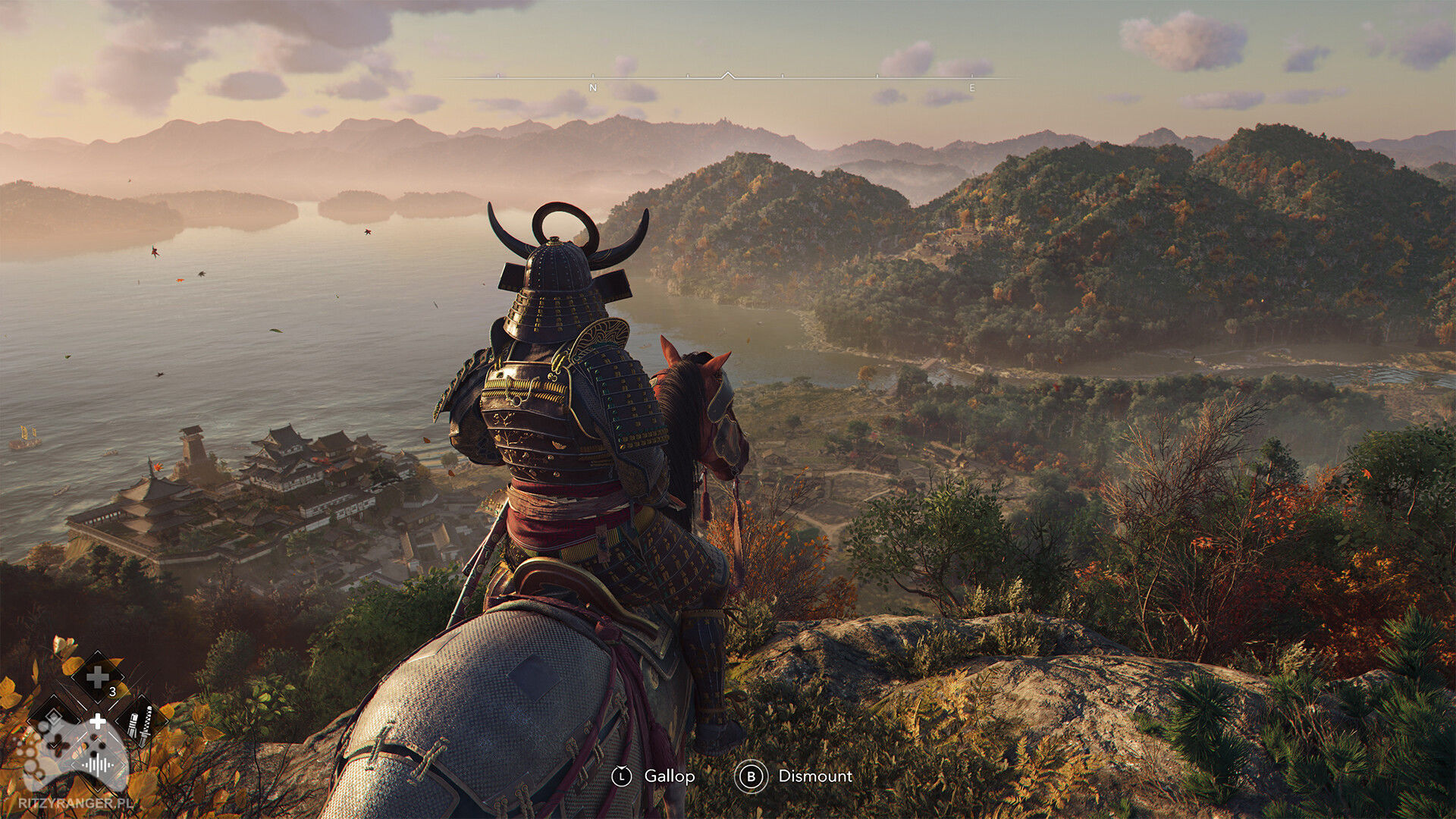The height and width of the screenshot is (819, 1456).
Task: Click the heading chevron on the compass bar
Action: (x=728, y=74)
